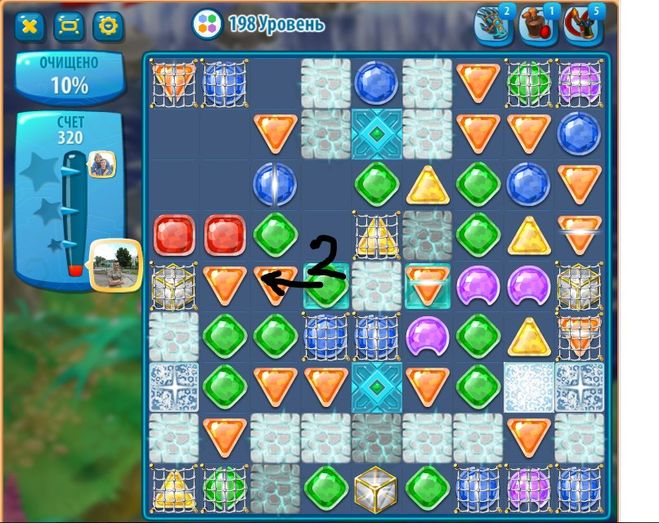Activate the glove booster

[x=494, y=26]
